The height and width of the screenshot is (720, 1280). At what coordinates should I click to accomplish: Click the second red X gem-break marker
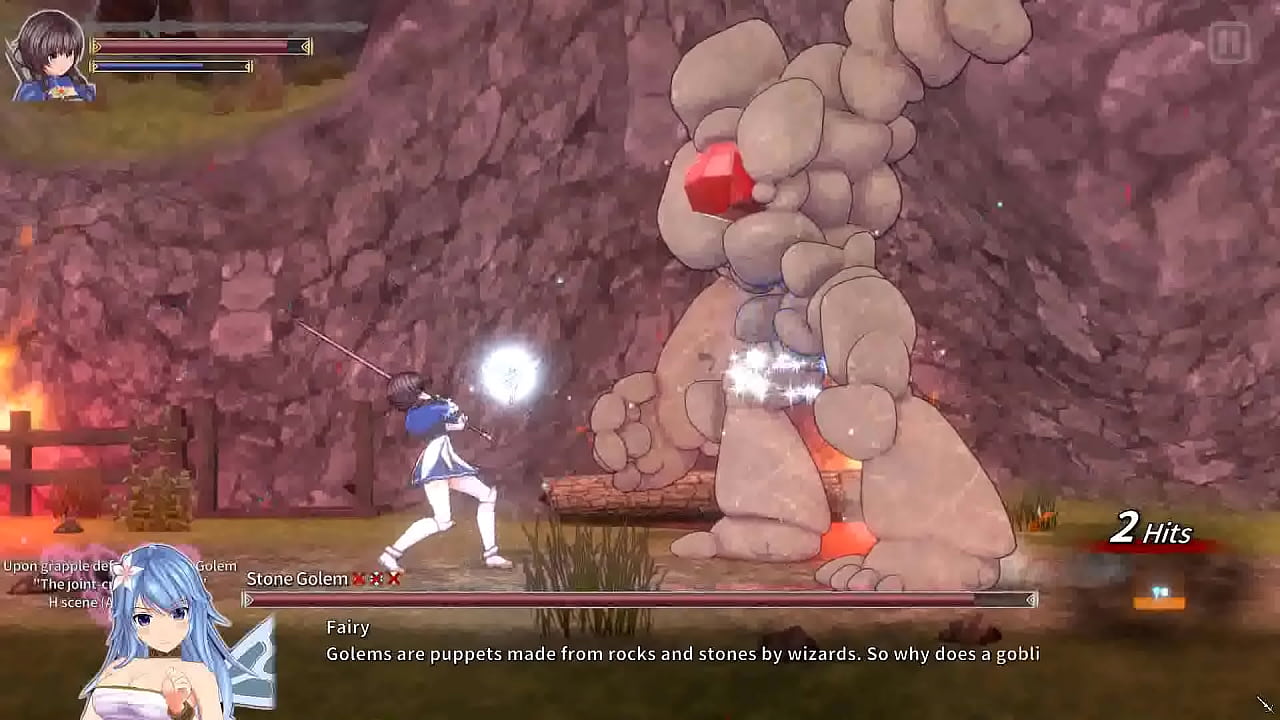376,578
